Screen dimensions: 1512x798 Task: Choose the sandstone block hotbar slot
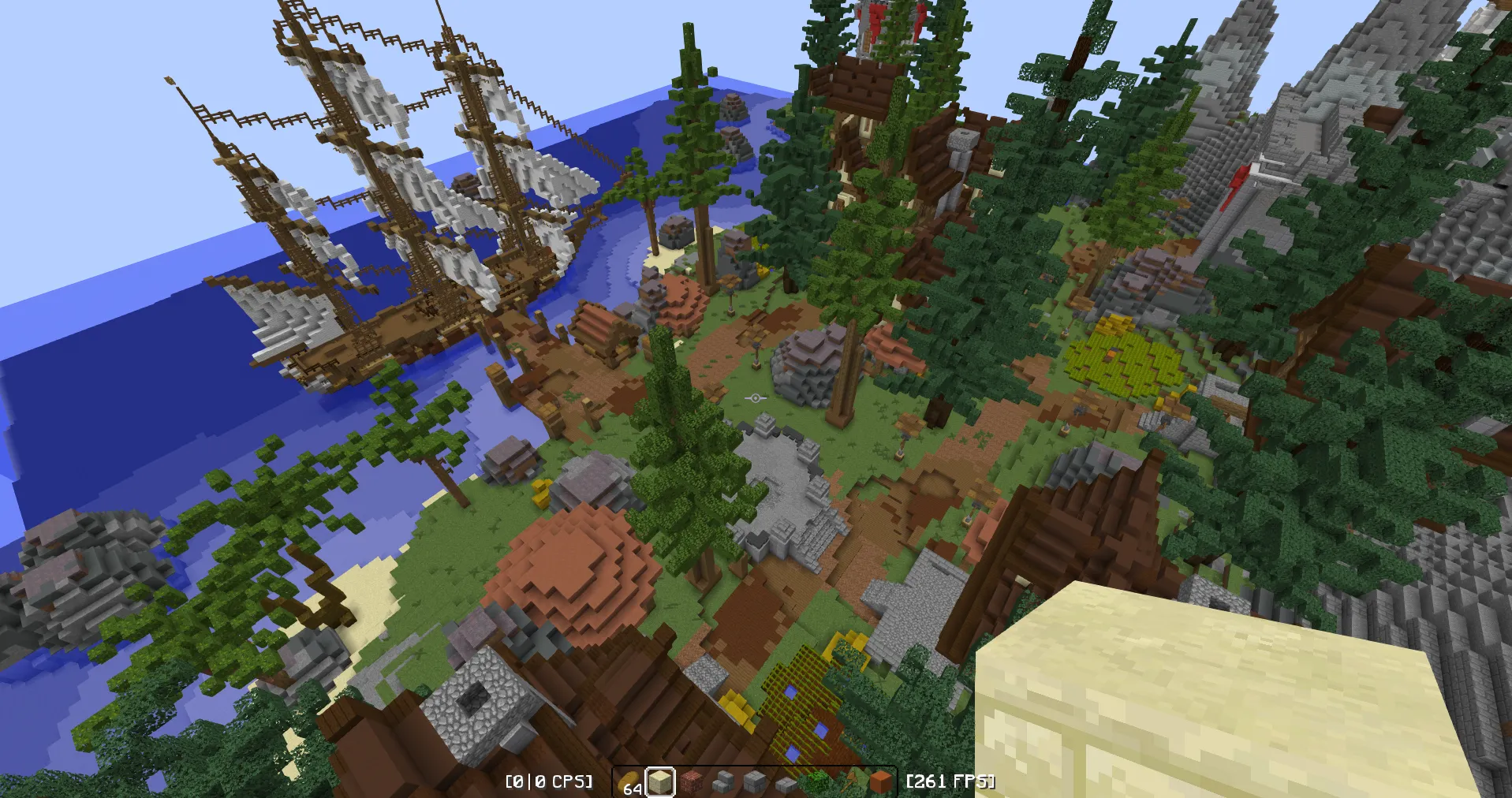point(660,782)
